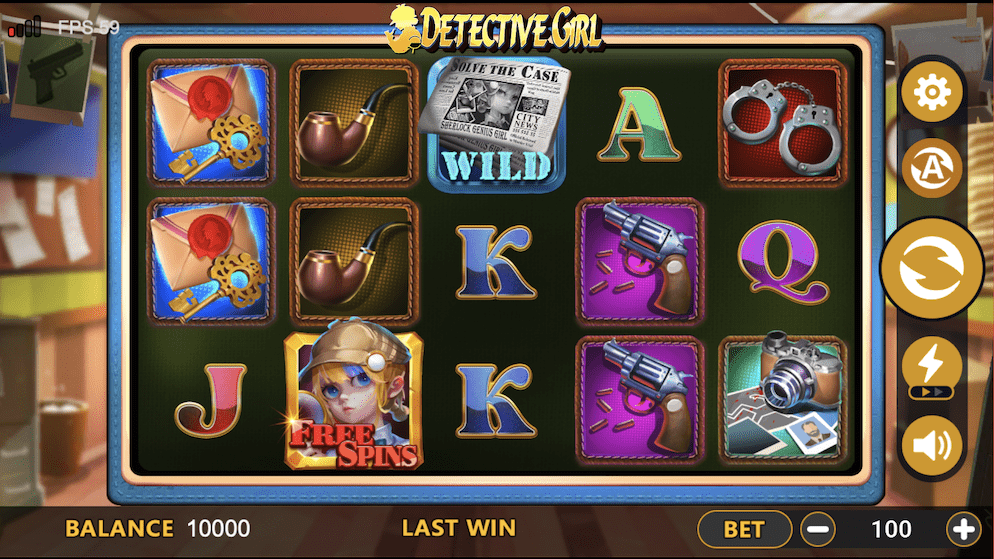The image size is (994, 559).
Task: Increase the bet with the plus button
Action: point(963,529)
